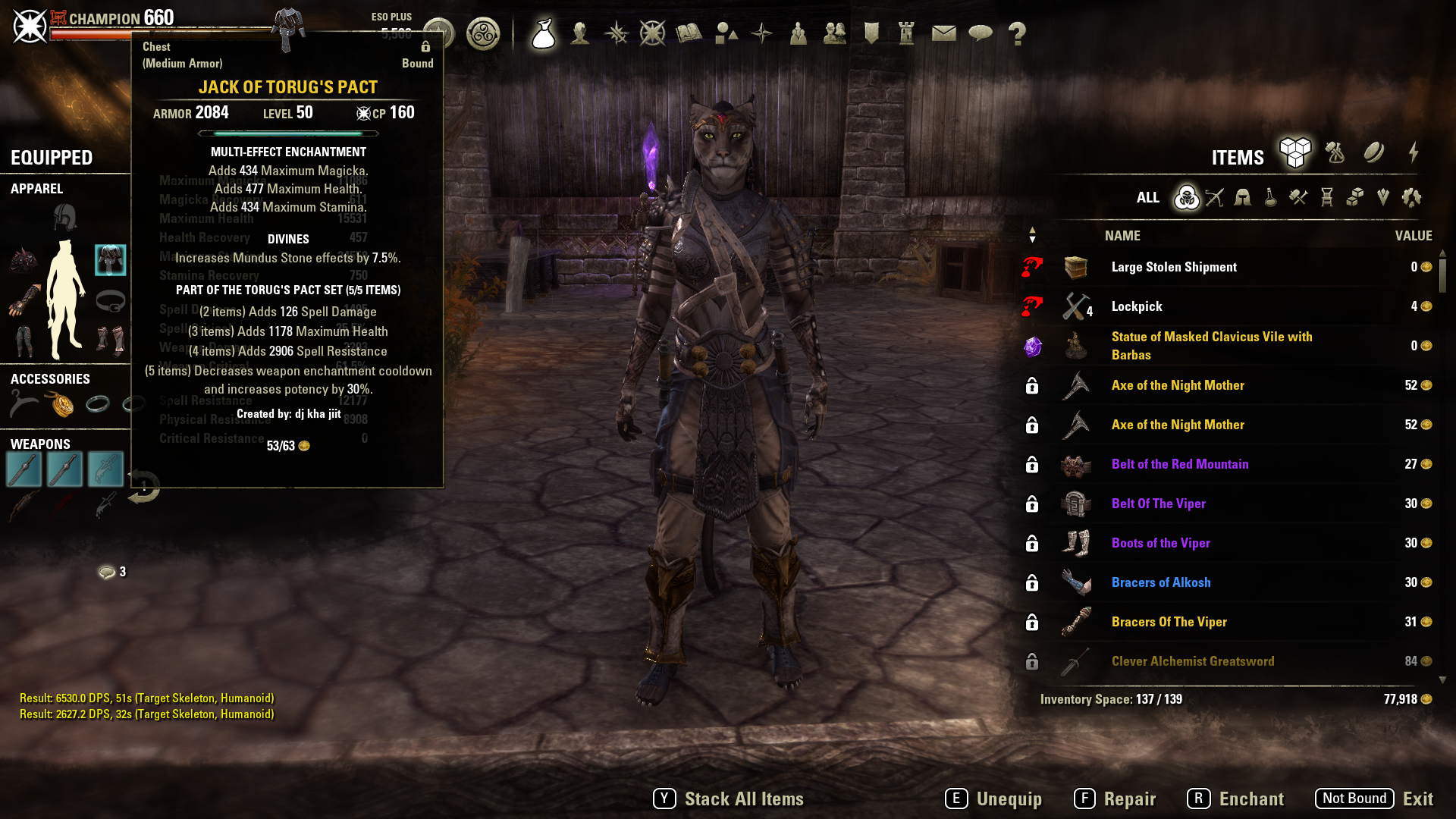The height and width of the screenshot is (819, 1456).
Task: Select the ALL inventory filter tab
Action: [1148, 198]
